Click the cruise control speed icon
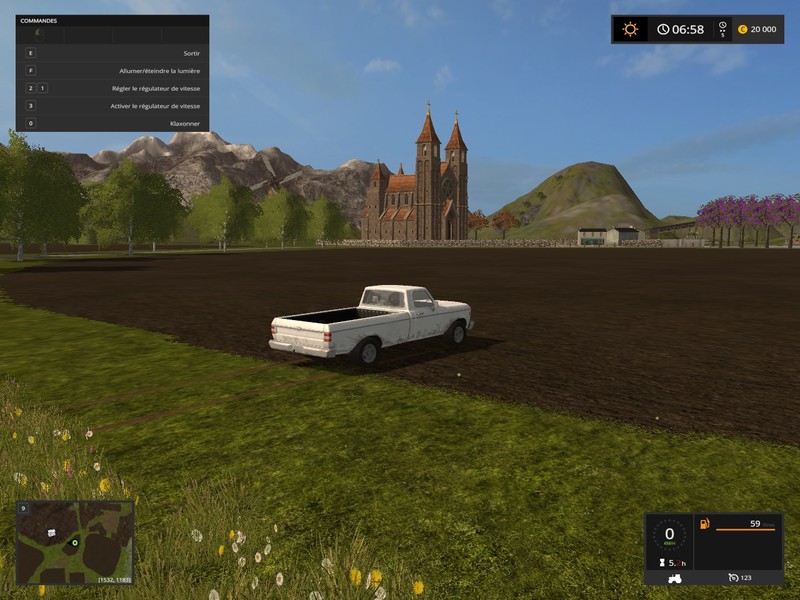800x600 pixels. (733, 577)
